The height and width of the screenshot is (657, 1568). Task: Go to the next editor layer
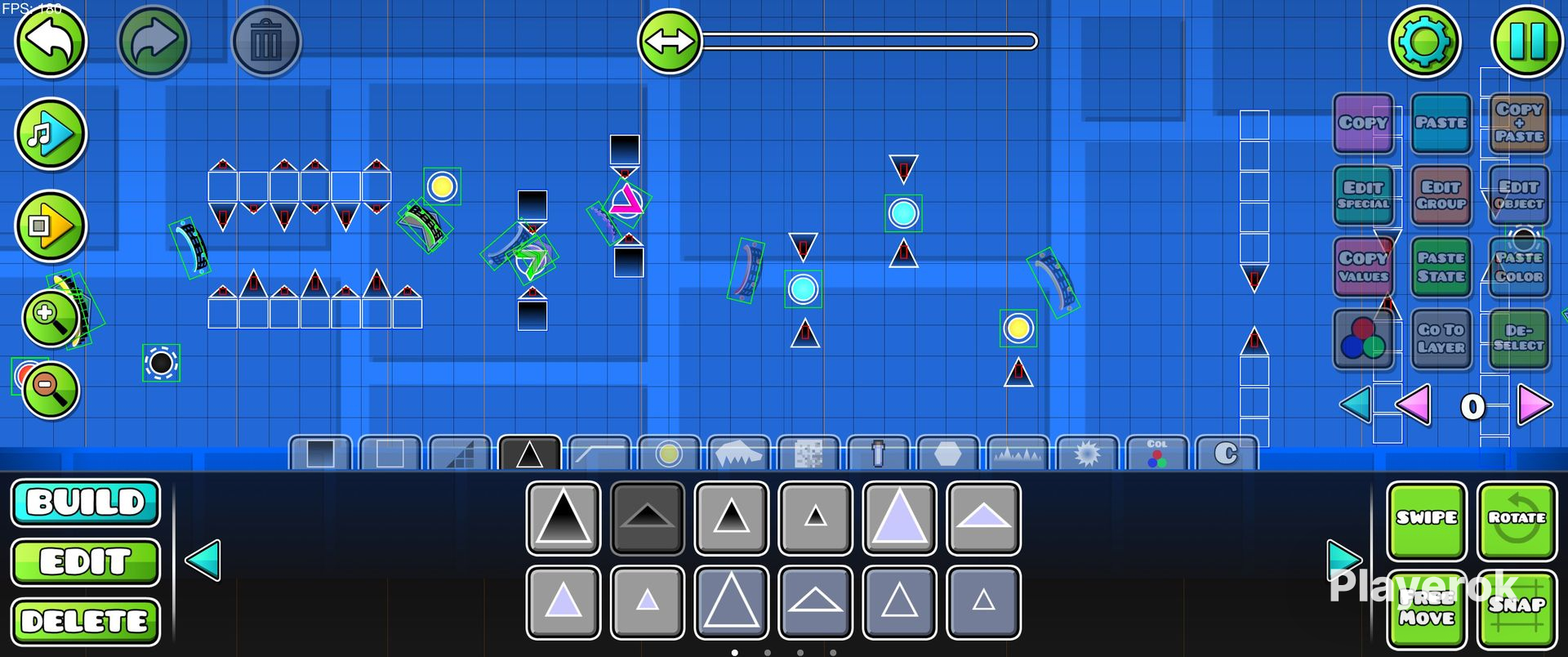1535,404
